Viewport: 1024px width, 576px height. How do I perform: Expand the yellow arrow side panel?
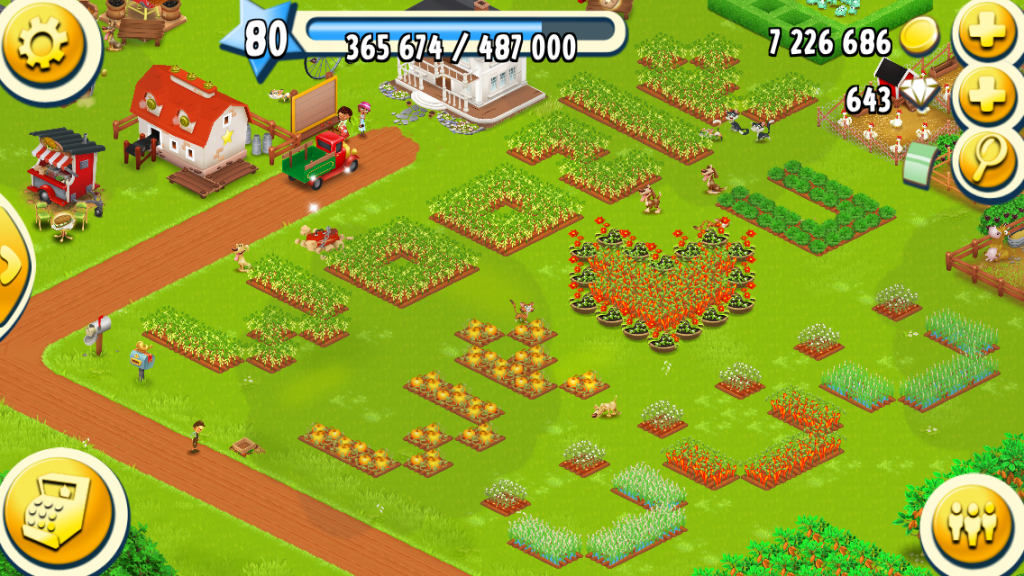click(x=10, y=266)
